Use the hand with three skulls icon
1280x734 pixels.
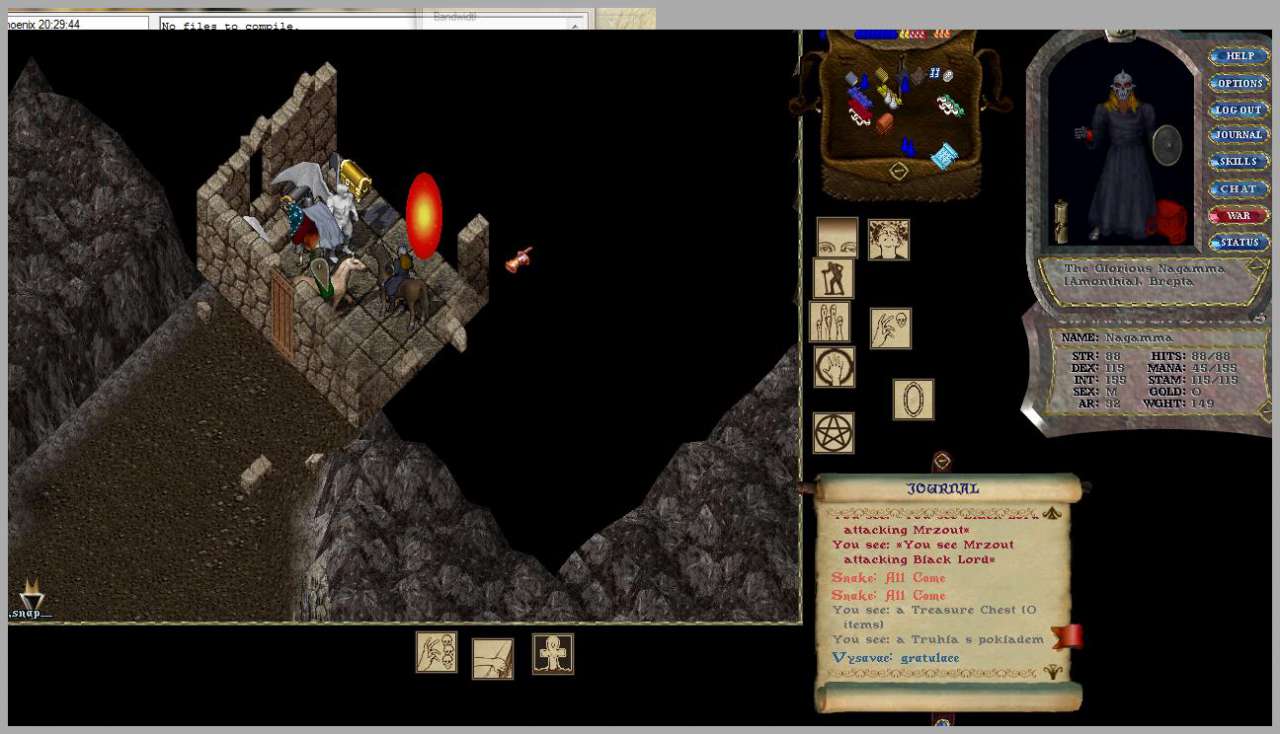(x=437, y=652)
